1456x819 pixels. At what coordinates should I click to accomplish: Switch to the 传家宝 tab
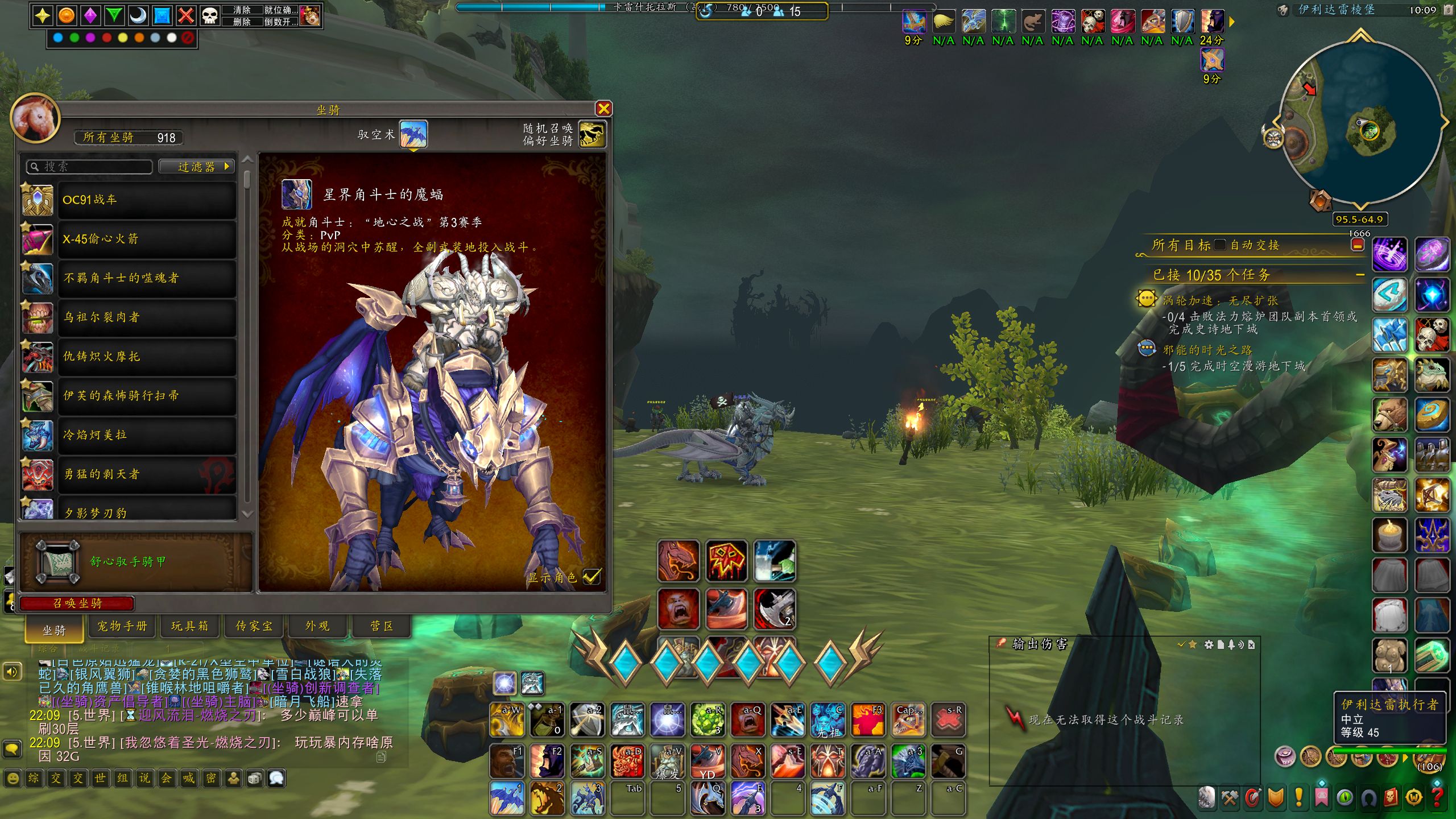tap(254, 626)
